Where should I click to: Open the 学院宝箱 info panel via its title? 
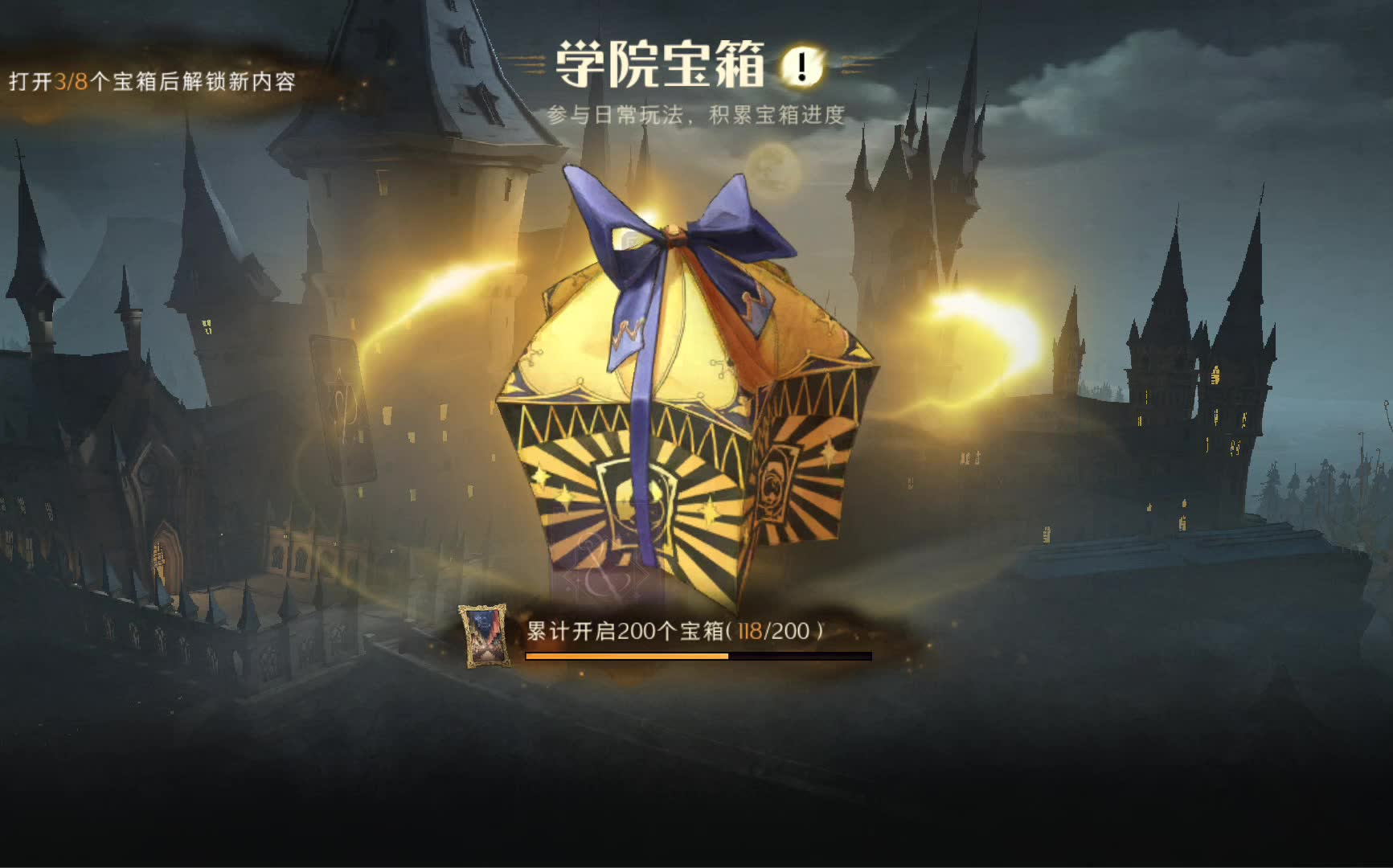pos(659,64)
